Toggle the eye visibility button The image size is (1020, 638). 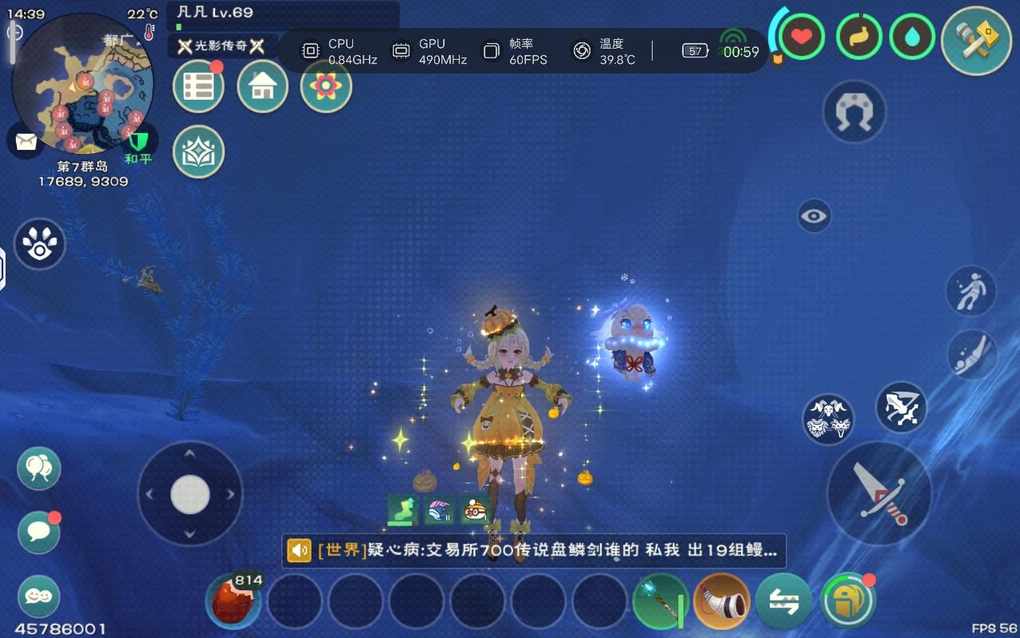tap(814, 215)
